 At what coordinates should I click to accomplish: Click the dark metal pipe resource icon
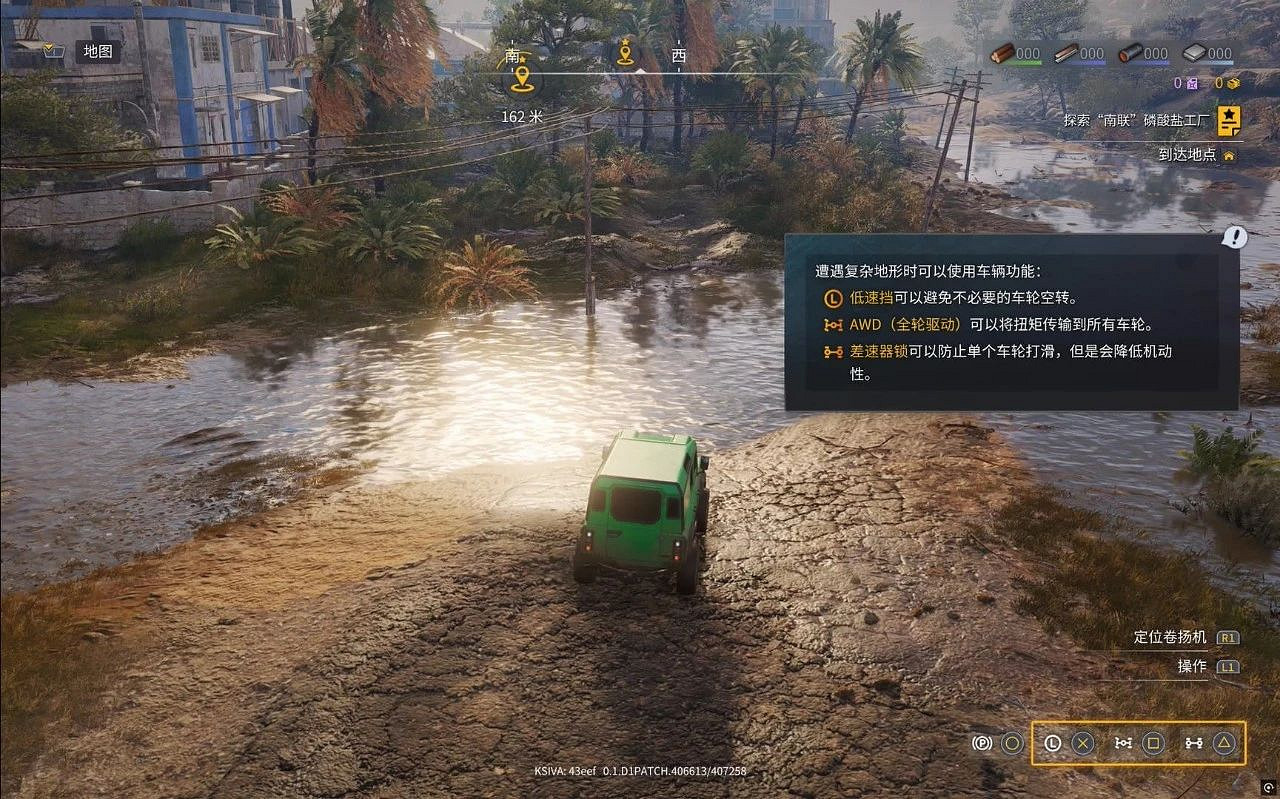pyautogui.click(x=1131, y=53)
